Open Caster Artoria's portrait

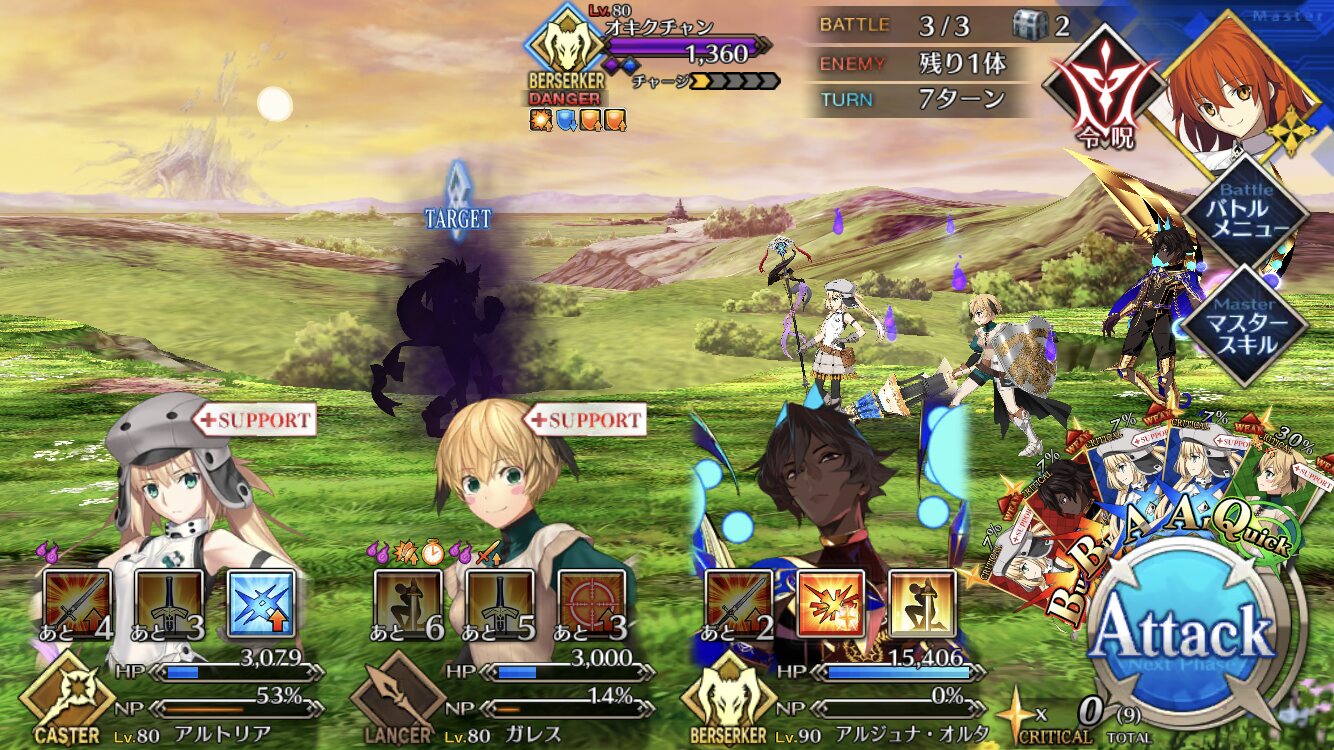point(180,480)
